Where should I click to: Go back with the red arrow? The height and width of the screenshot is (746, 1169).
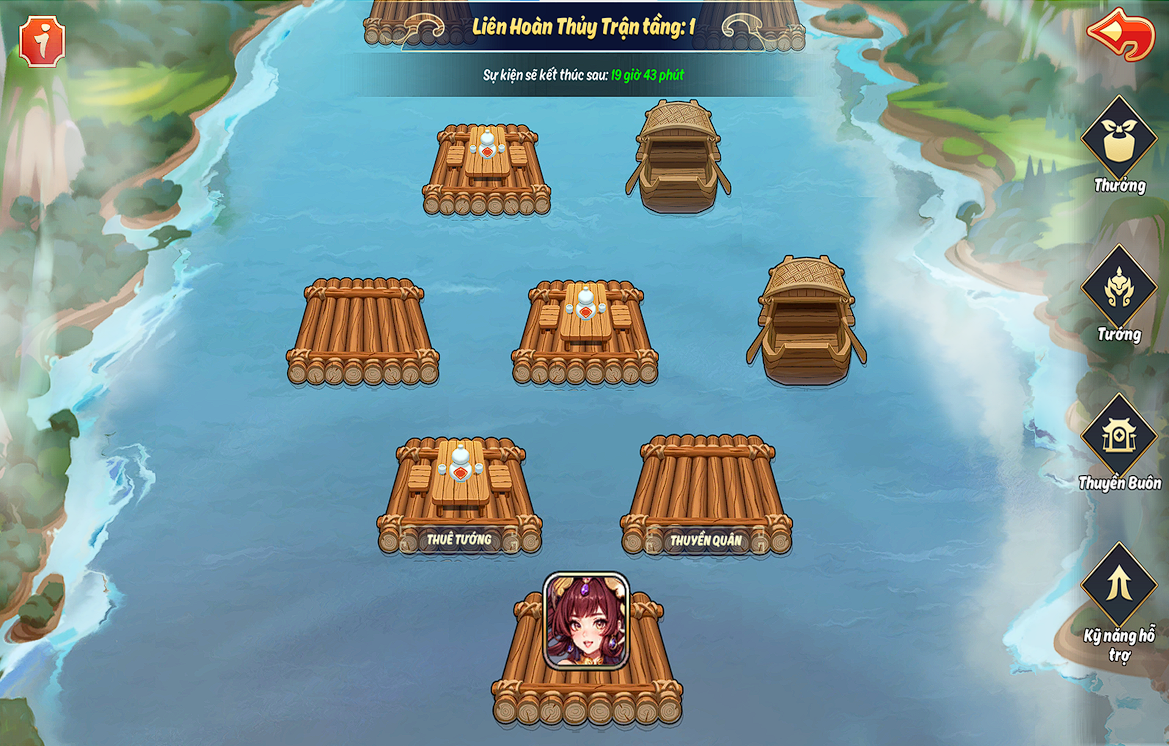click(x=1121, y=34)
